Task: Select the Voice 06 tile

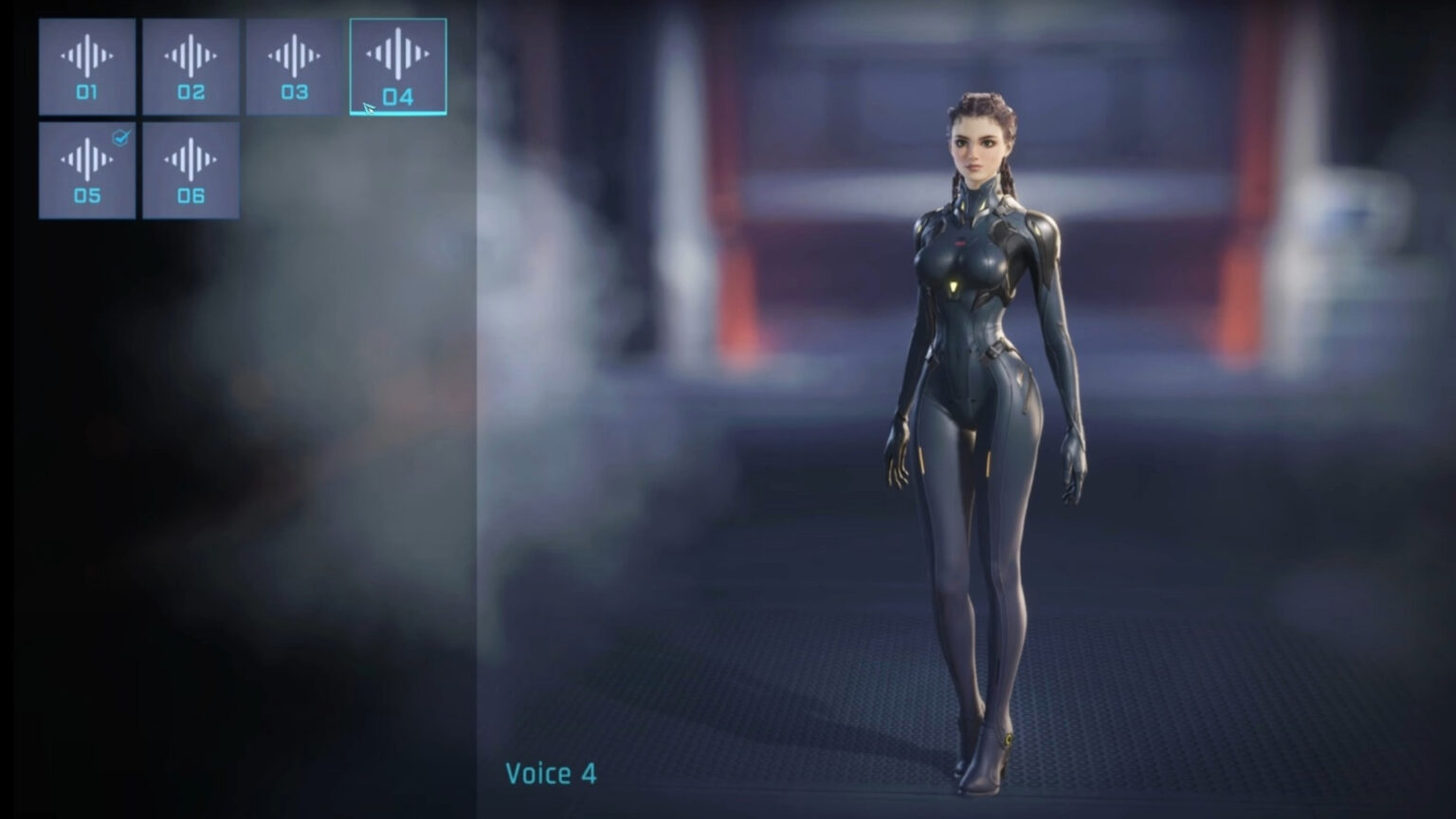Action: (191, 169)
